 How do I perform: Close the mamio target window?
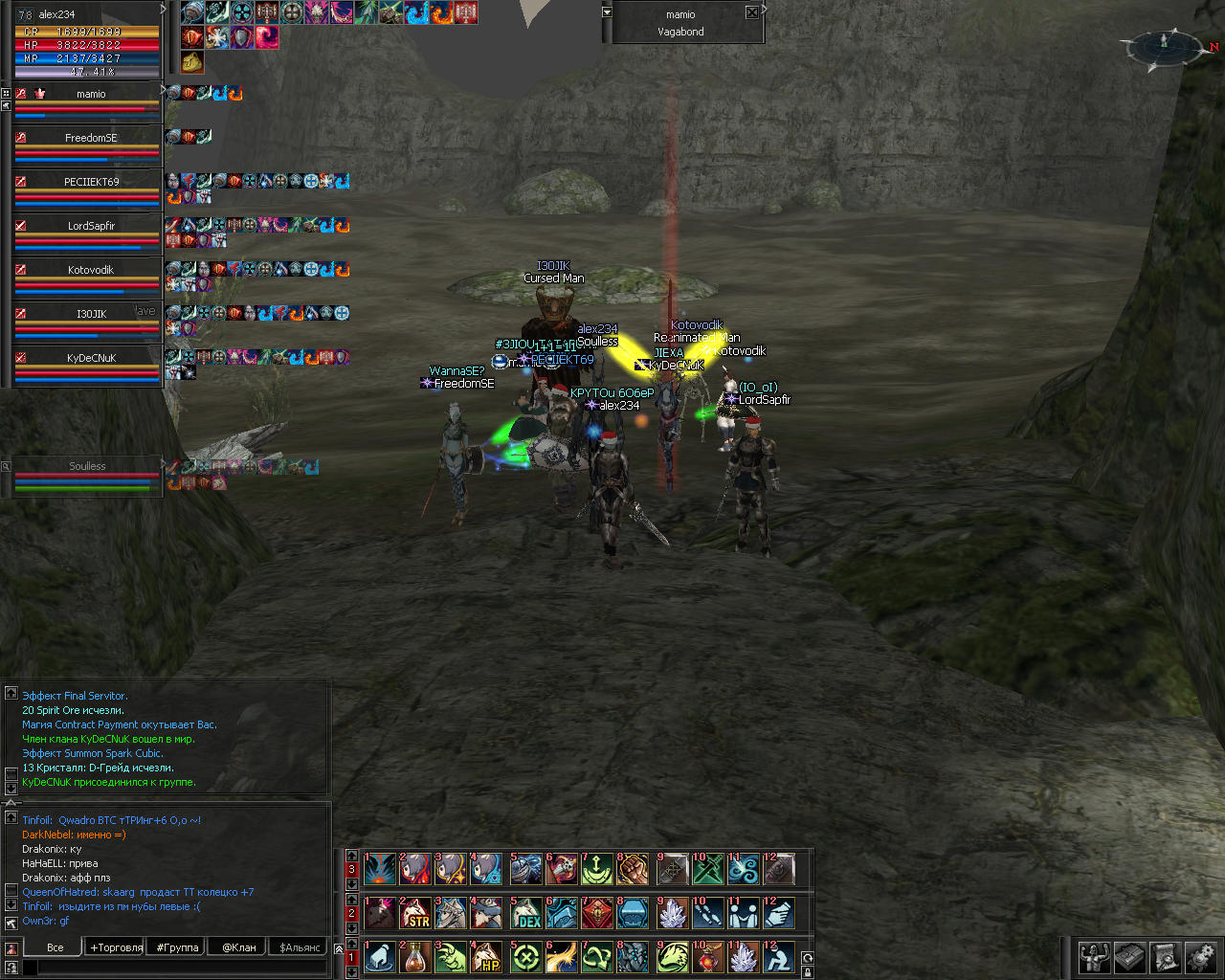(752, 12)
